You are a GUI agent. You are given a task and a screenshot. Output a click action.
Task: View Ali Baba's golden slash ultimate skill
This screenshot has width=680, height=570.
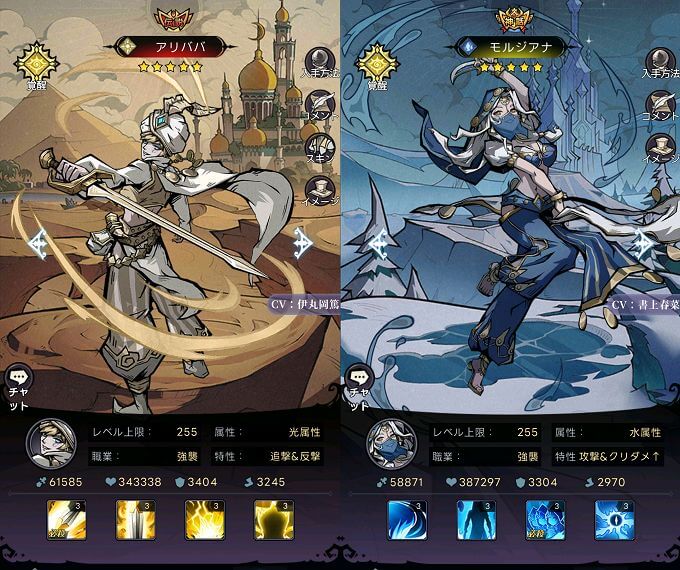65,520
